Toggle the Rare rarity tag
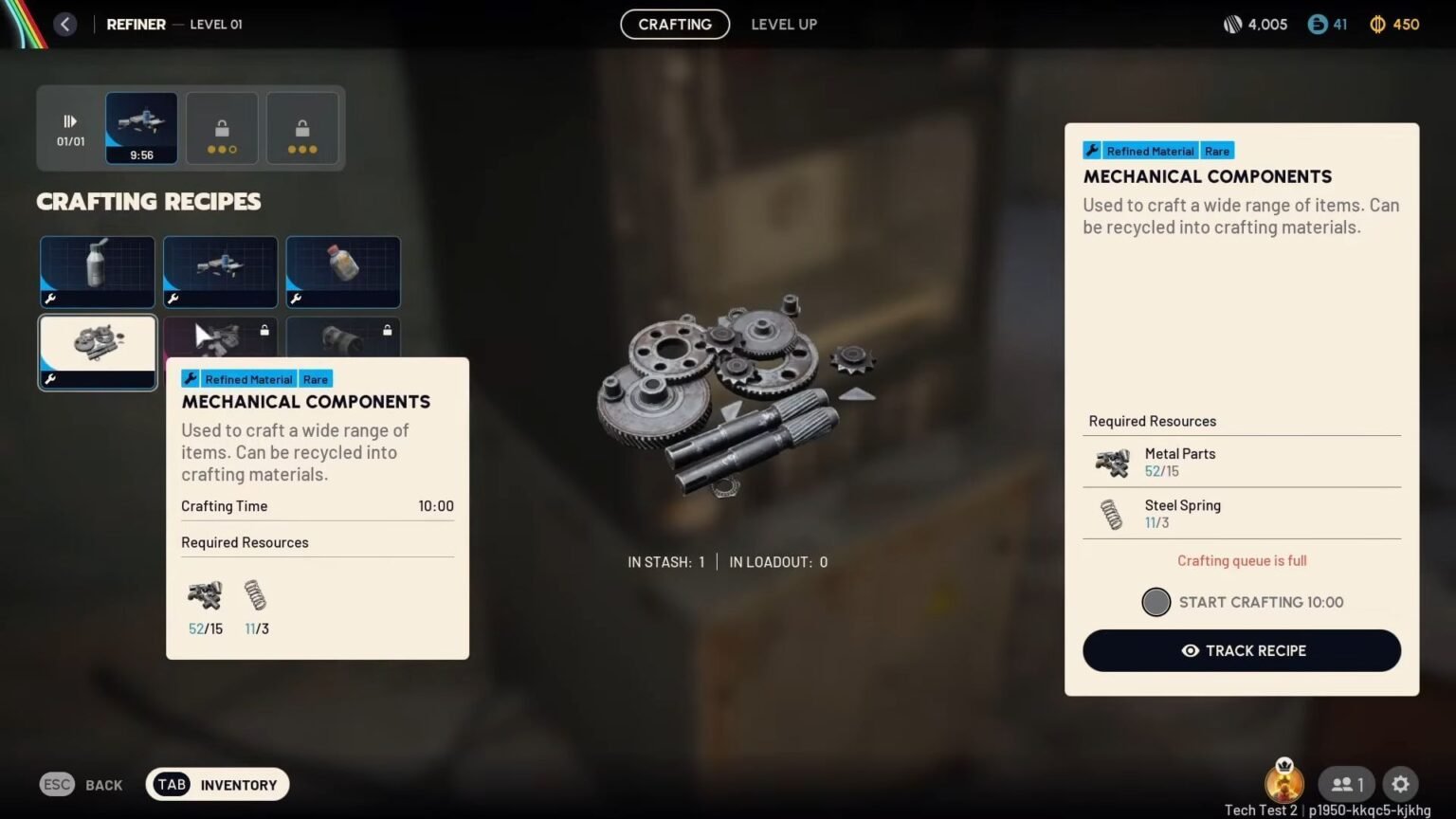This screenshot has height=819, width=1456. coord(1217,150)
